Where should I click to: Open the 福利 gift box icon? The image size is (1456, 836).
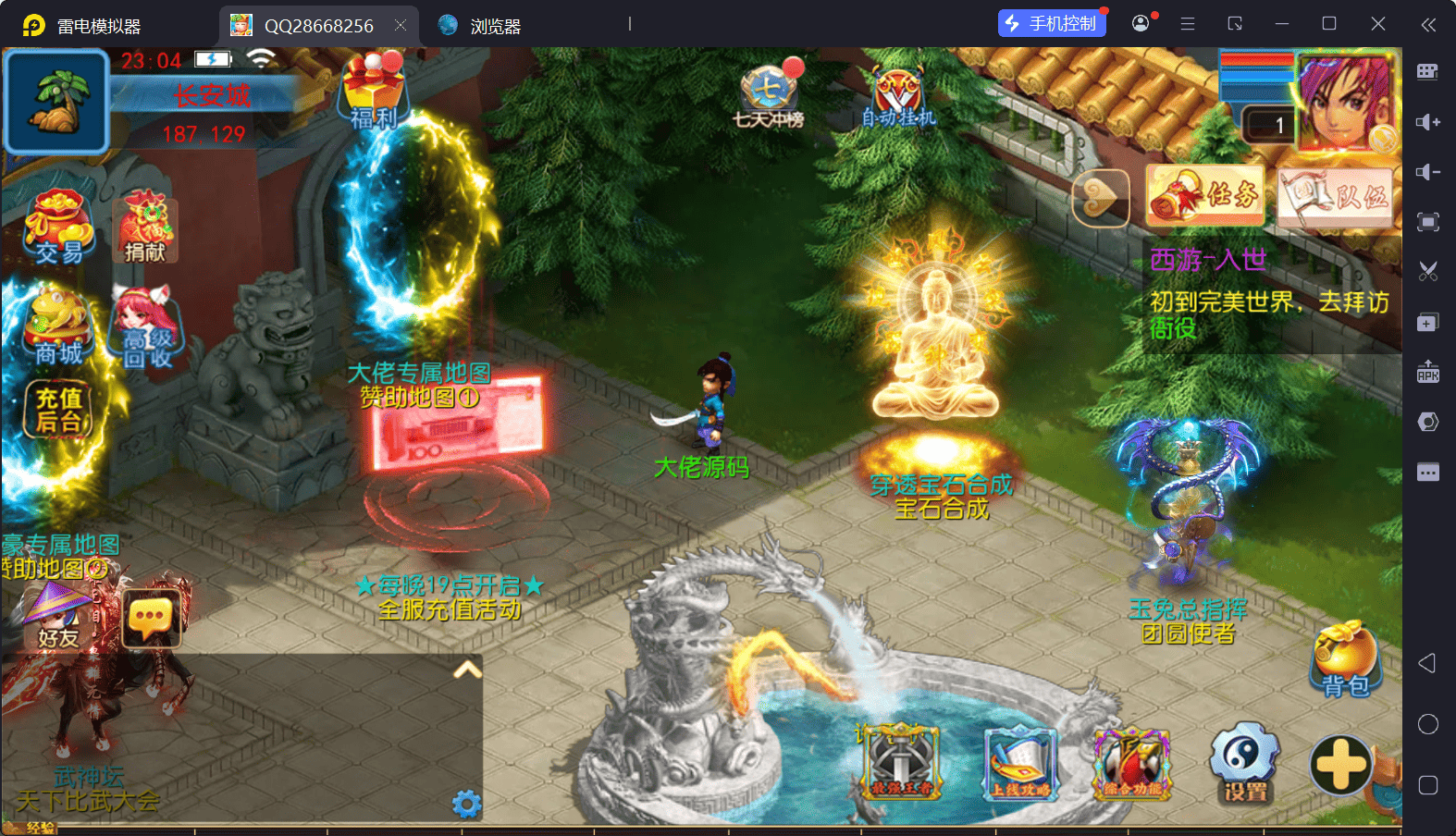(374, 91)
